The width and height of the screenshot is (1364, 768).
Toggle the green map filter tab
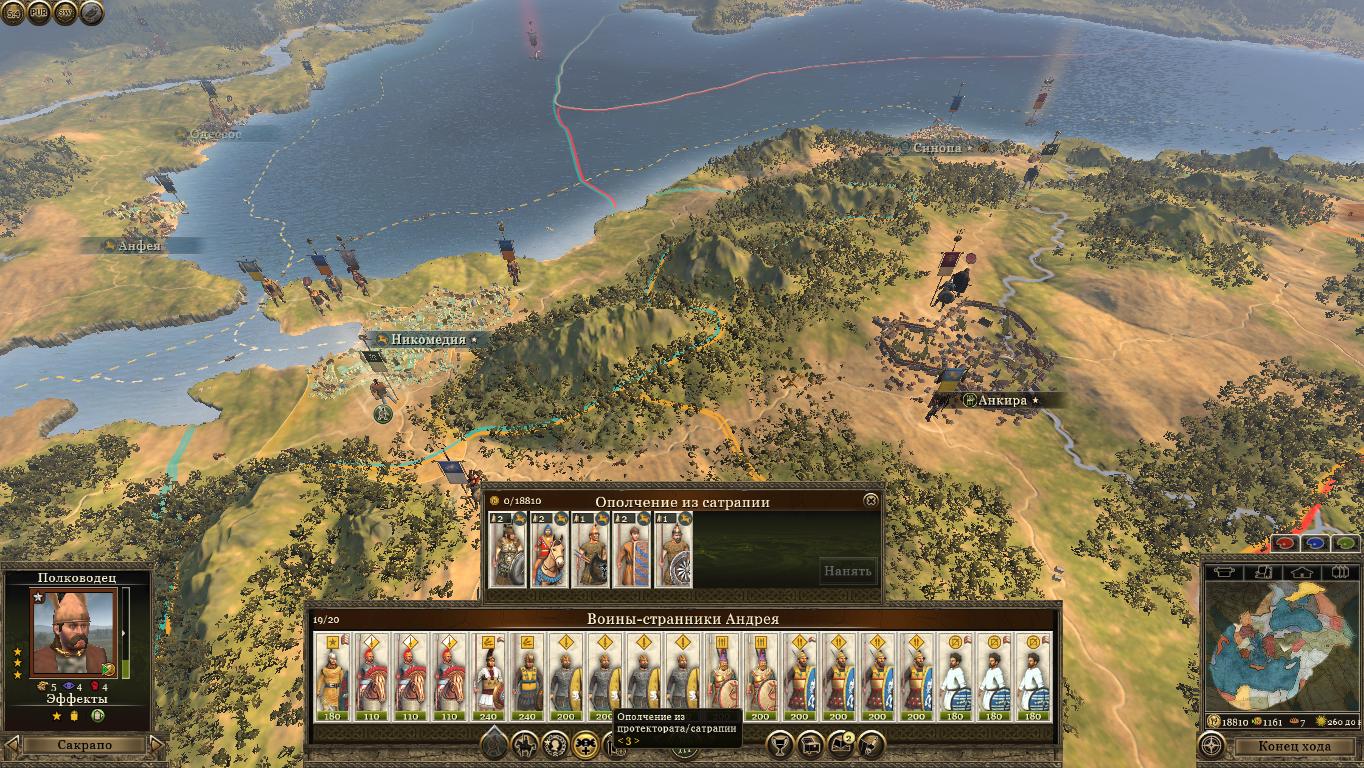pyautogui.click(x=1346, y=544)
